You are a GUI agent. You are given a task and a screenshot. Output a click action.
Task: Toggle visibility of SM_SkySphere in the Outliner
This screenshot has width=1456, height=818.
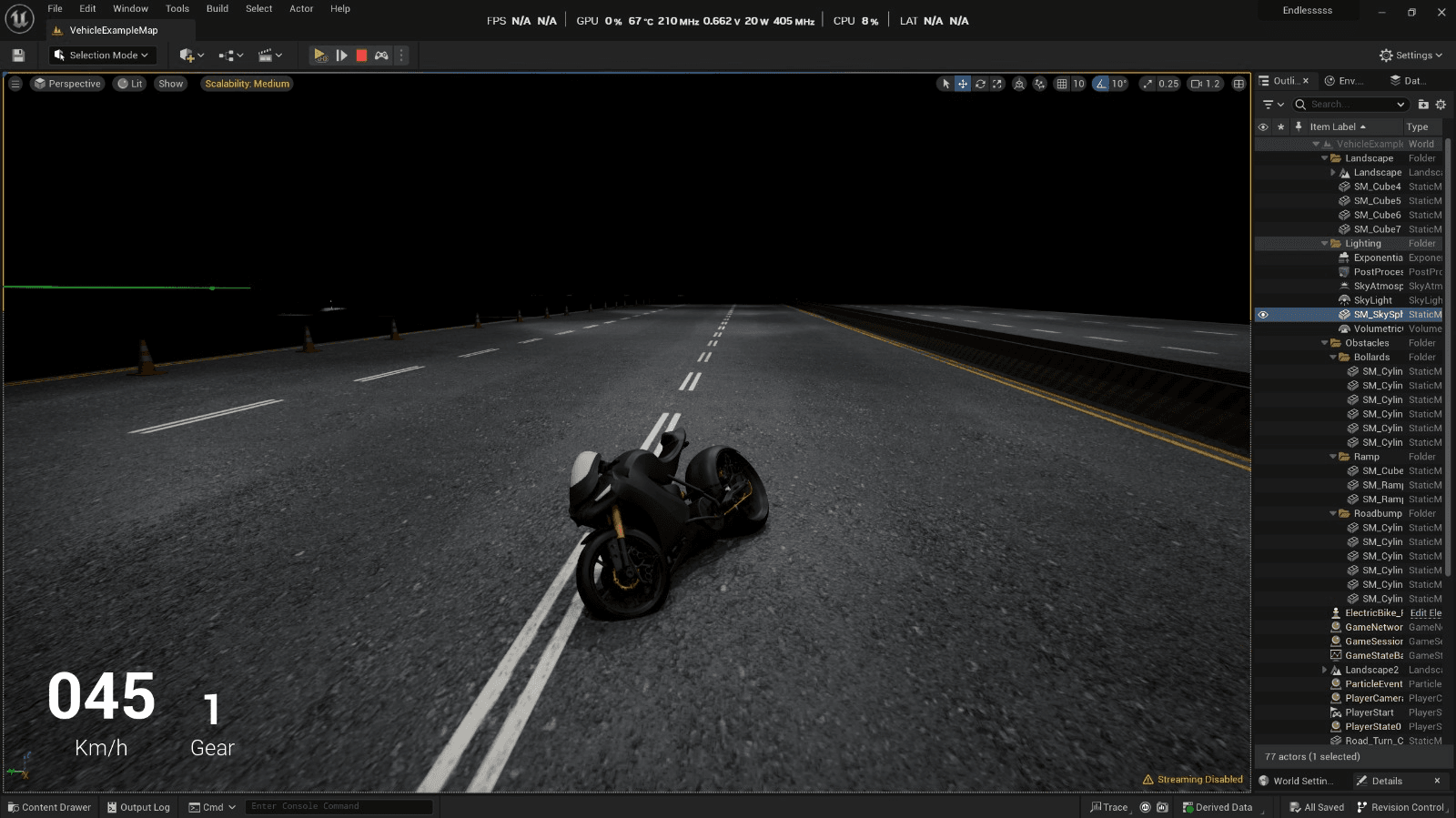tap(1262, 314)
